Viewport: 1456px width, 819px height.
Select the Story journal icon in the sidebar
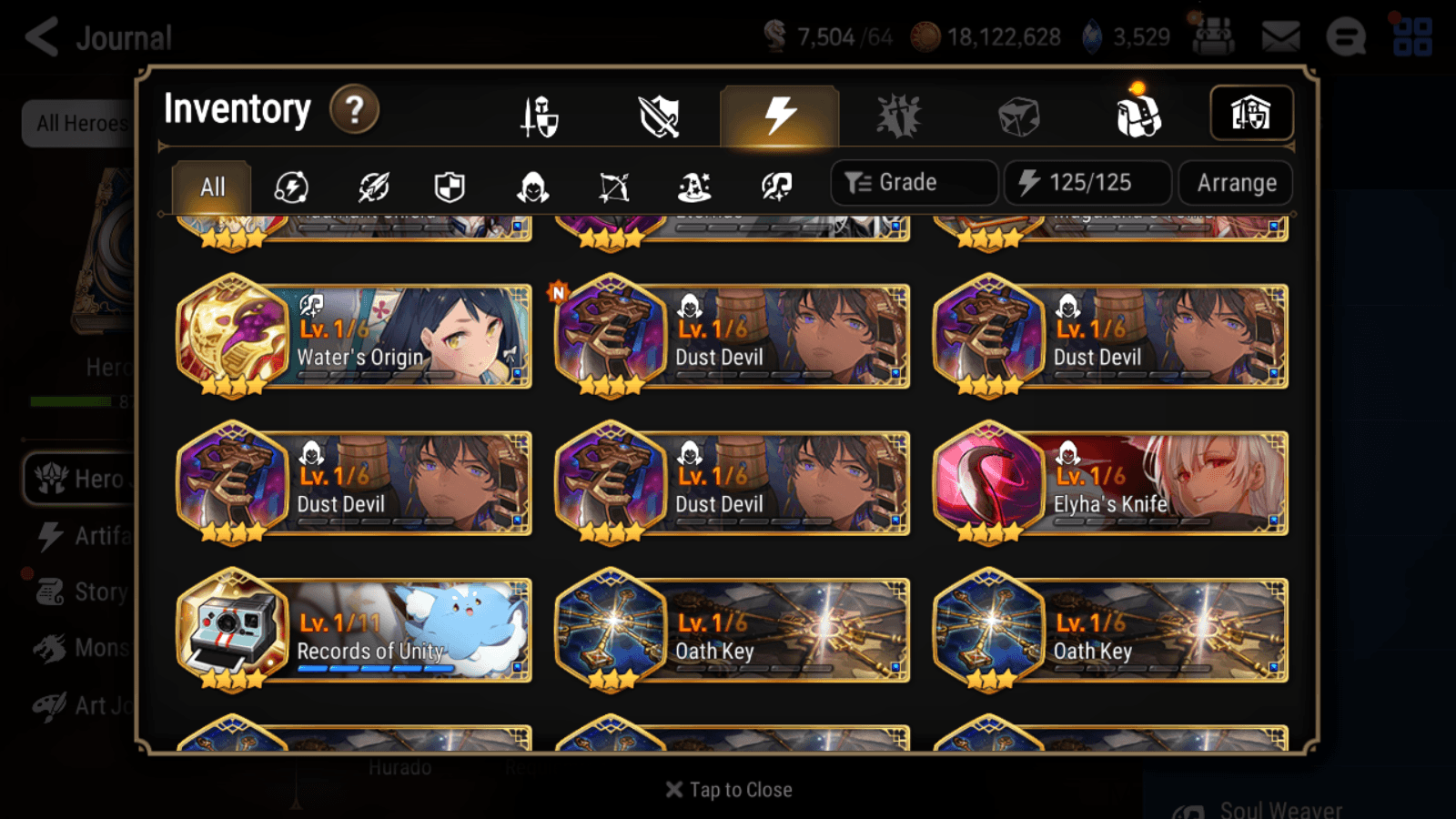(50, 591)
